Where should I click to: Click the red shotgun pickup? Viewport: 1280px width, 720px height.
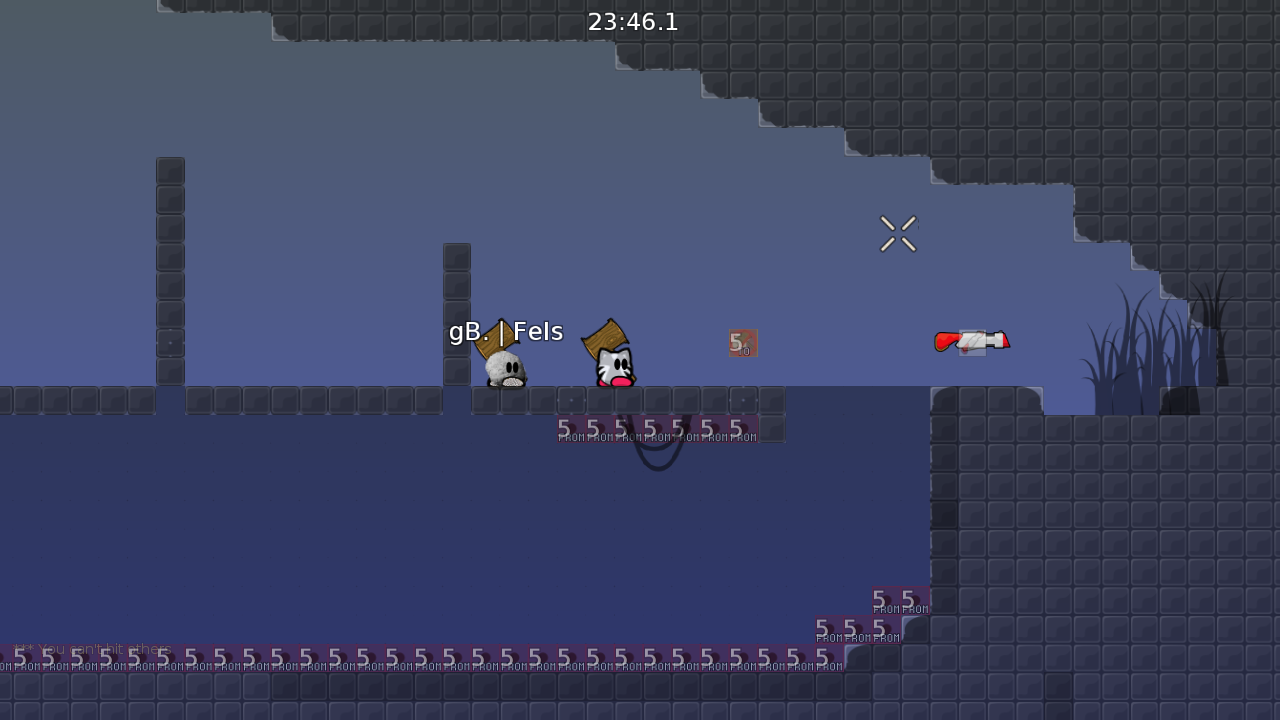[972, 341]
